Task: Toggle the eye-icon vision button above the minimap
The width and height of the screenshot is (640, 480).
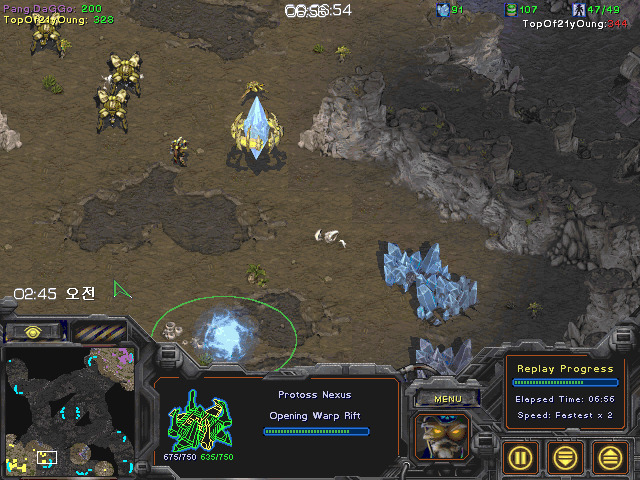Action: [33, 331]
